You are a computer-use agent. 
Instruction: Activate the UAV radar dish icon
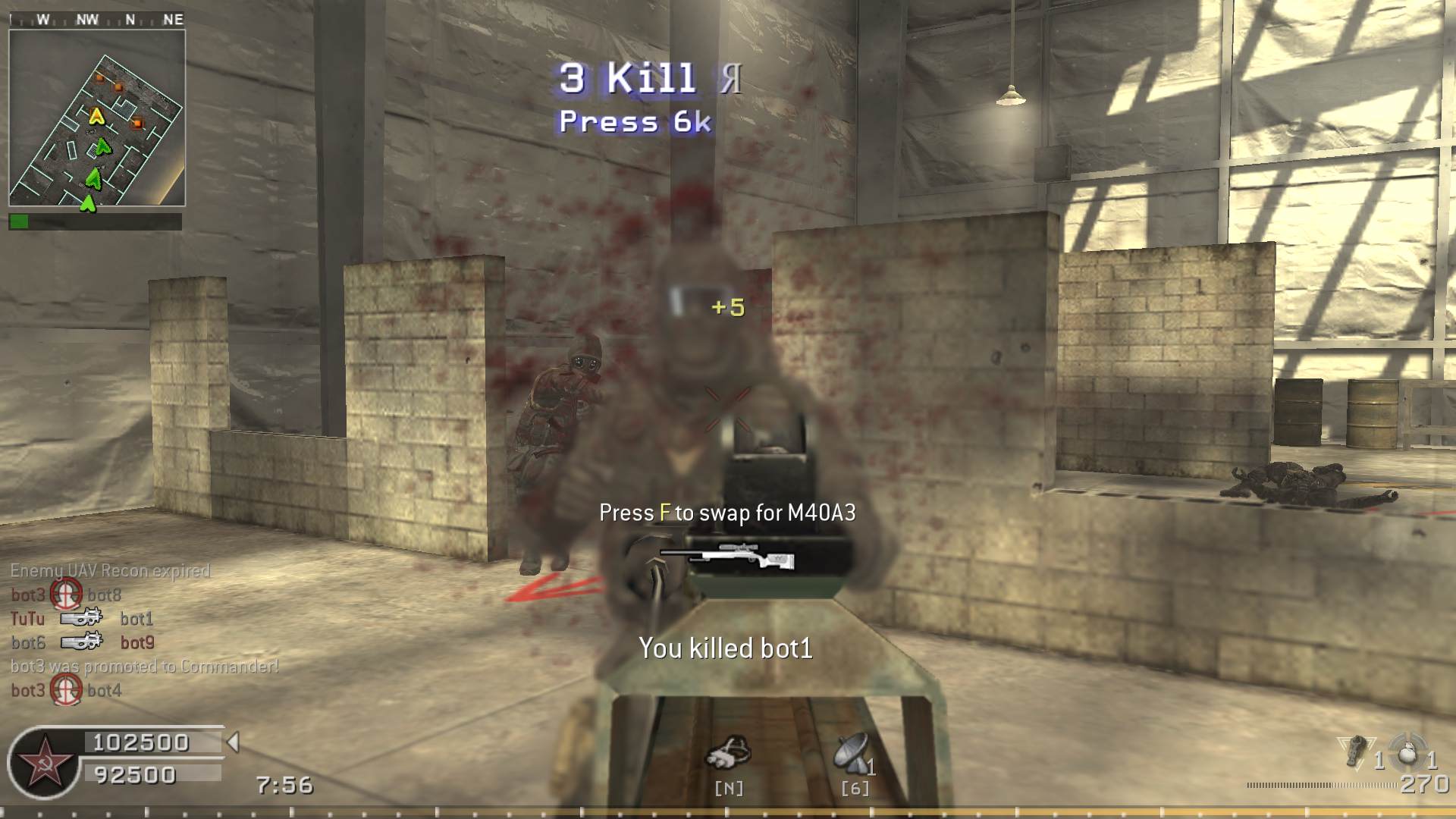pyautogui.click(x=851, y=752)
